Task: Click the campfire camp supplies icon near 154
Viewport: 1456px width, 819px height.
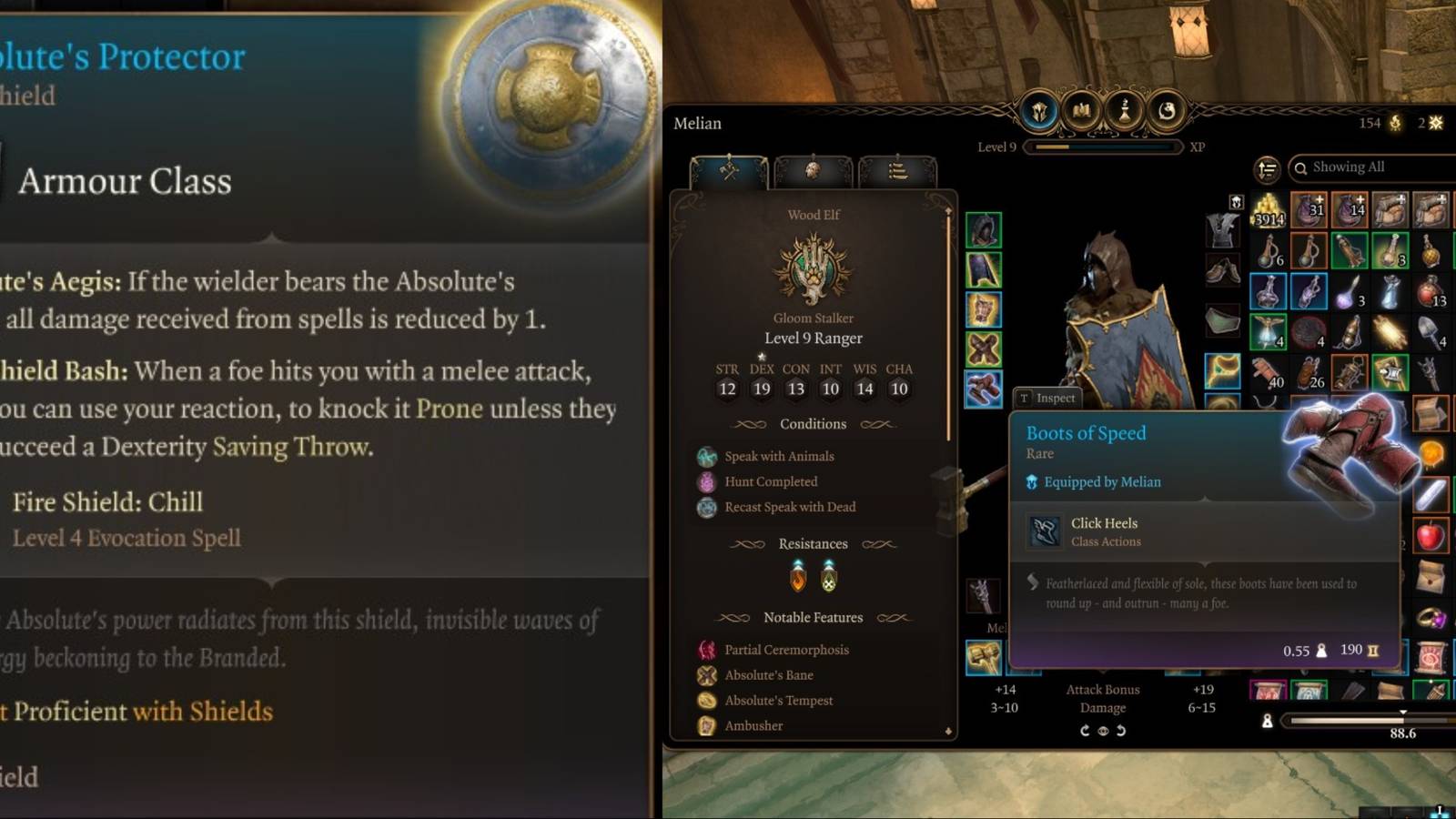Action: coord(1395,123)
